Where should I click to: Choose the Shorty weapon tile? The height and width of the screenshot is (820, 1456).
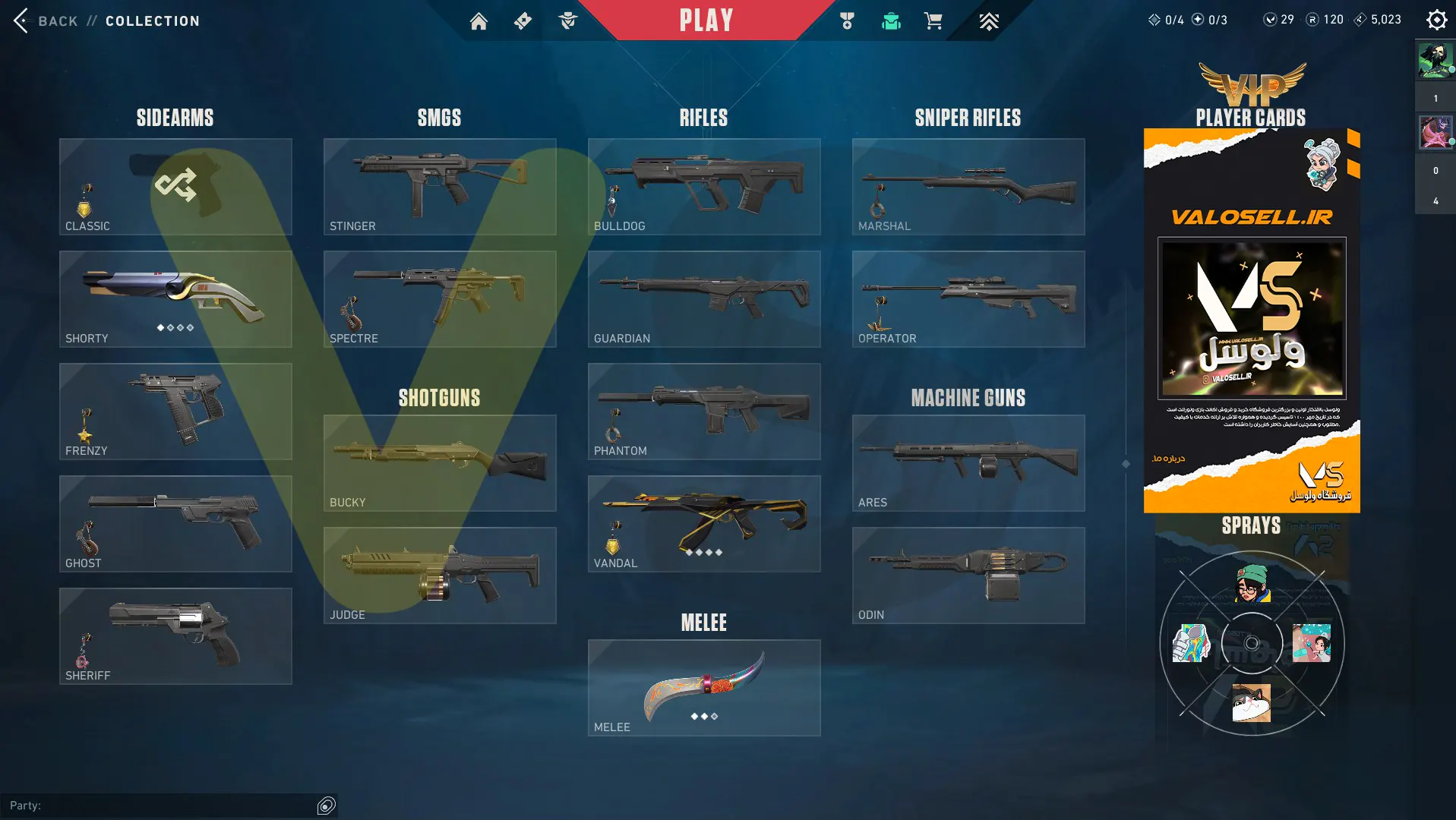175,299
